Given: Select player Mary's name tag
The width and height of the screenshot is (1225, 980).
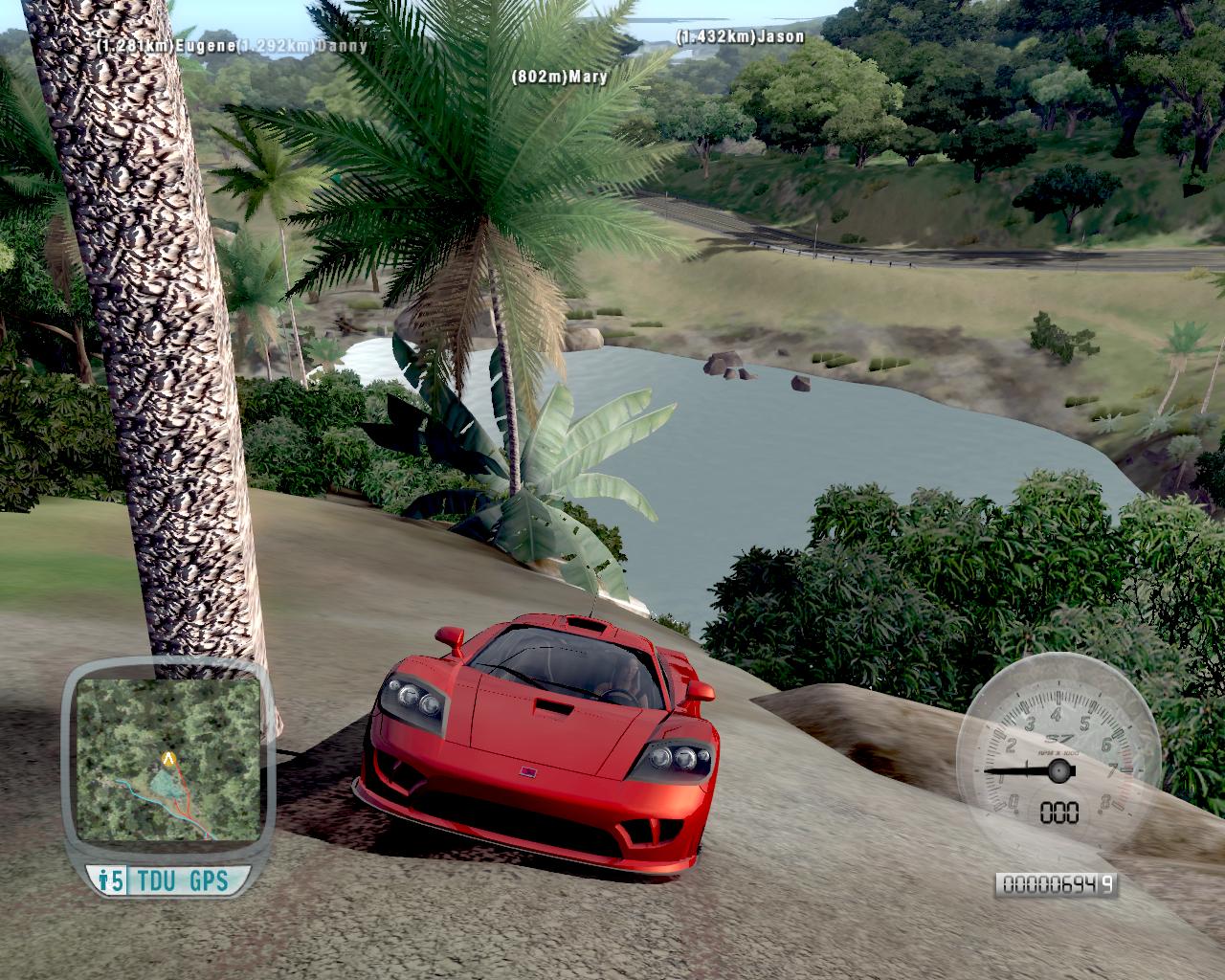Looking at the screenshot, I should [x=560, y=77].
